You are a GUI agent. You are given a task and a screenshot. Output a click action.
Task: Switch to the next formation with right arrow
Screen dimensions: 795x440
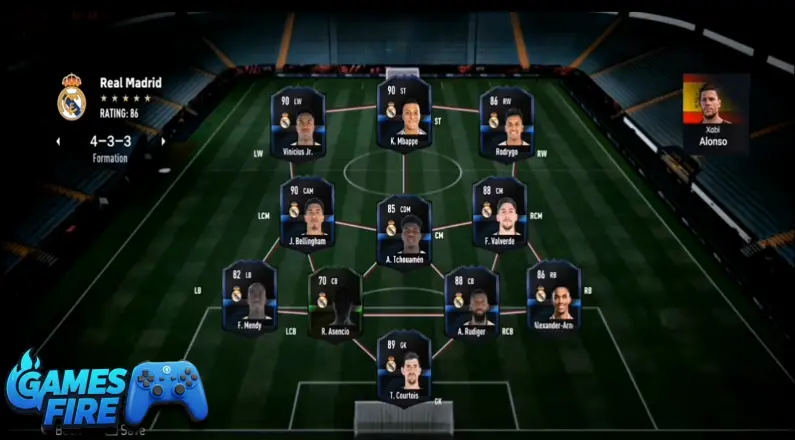(x=163, y=142)
